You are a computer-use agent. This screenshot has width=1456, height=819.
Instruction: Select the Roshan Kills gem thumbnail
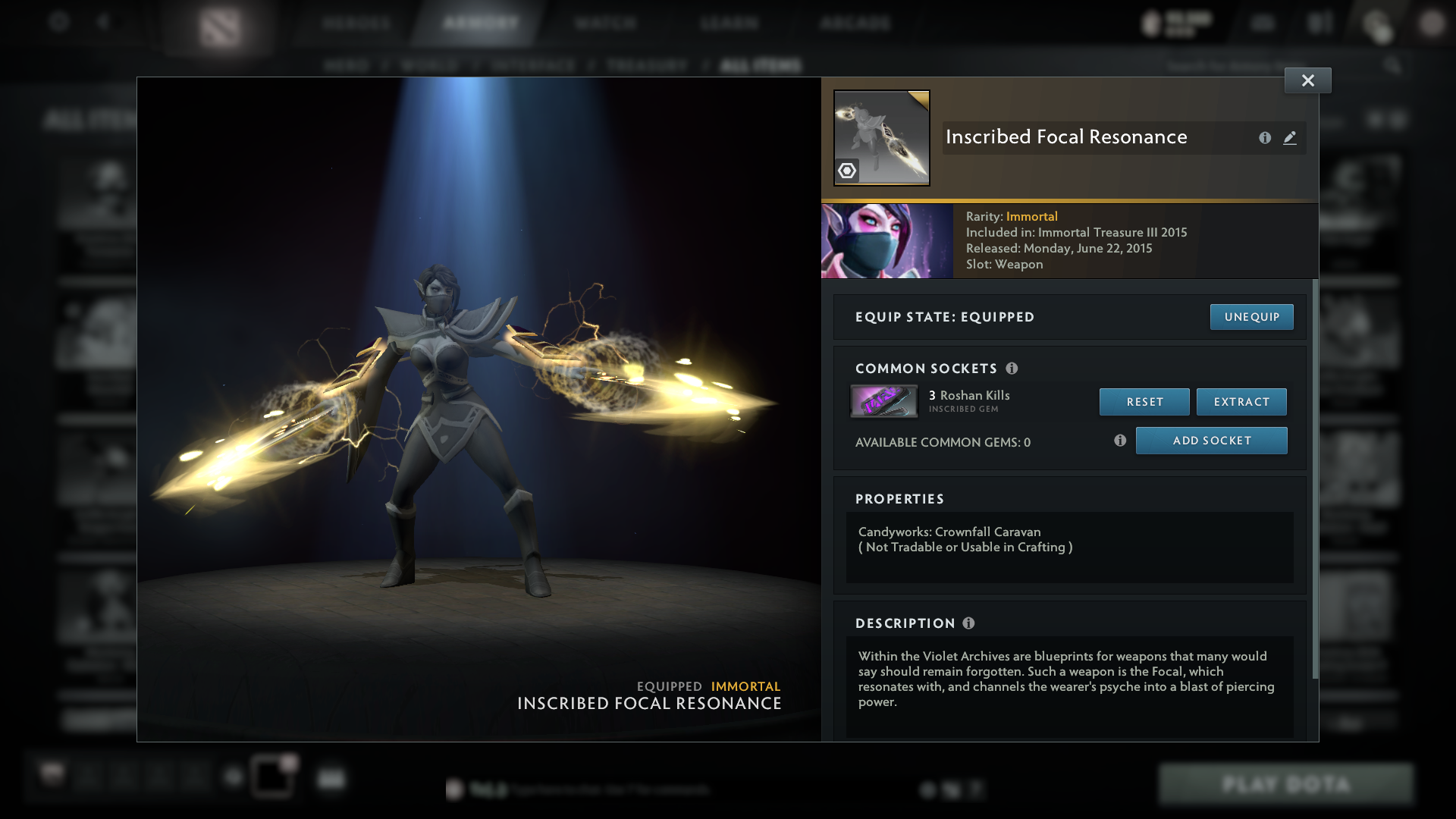coord(884,401)
